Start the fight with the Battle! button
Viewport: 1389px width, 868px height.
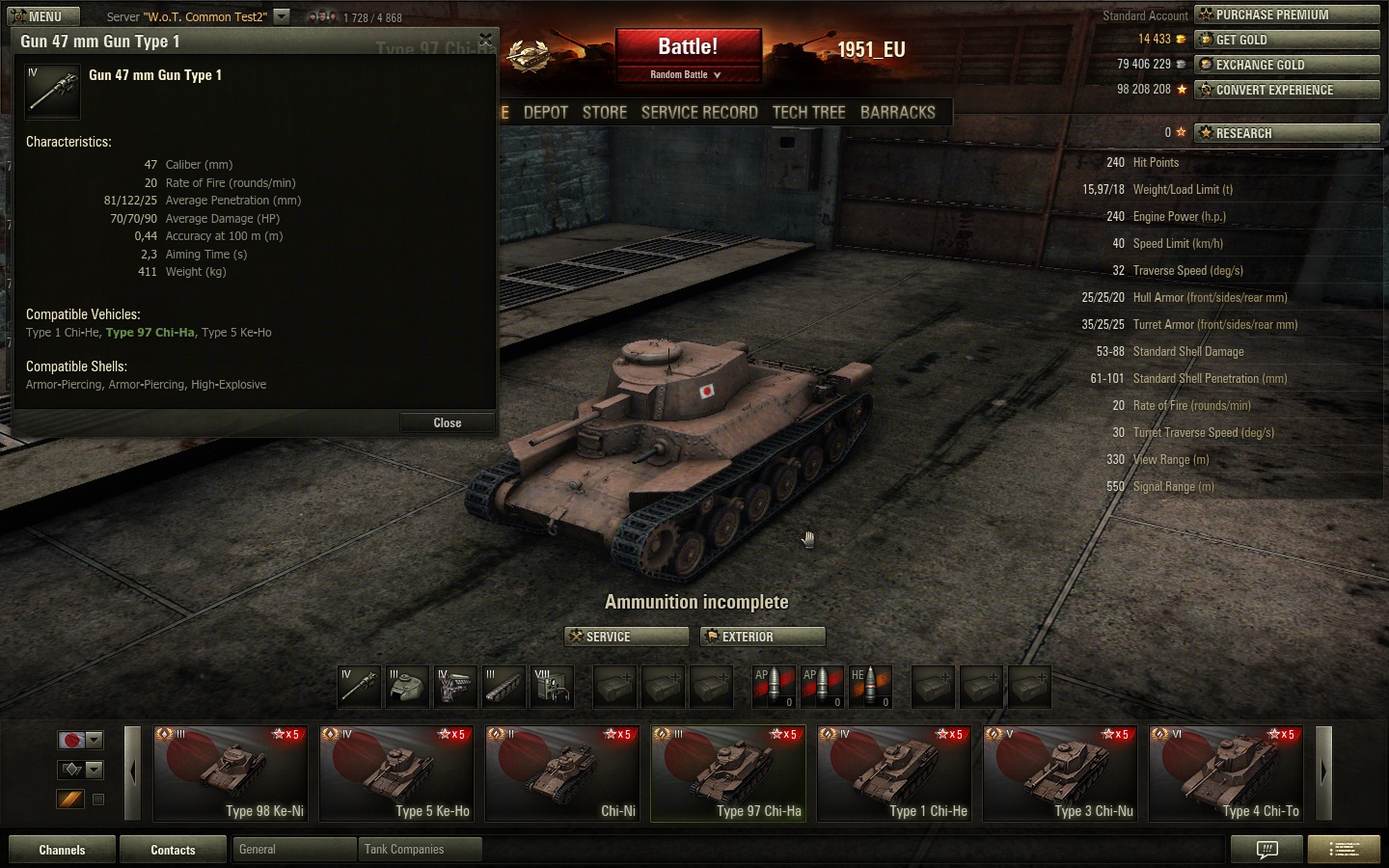688,46
